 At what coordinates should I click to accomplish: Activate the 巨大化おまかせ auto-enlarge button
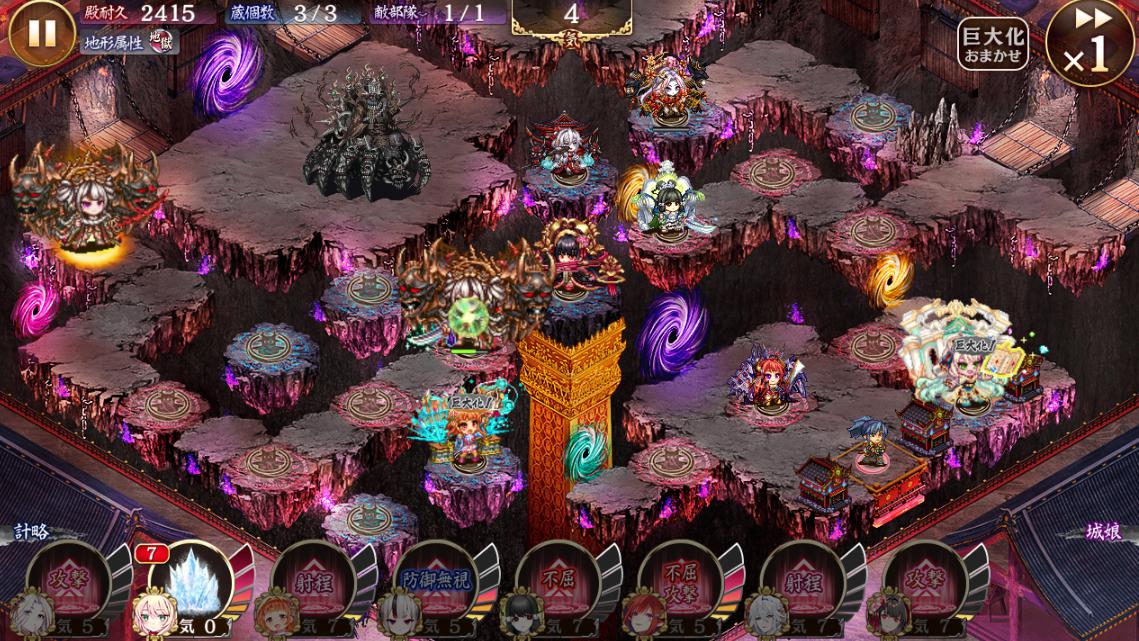point(992,45)
